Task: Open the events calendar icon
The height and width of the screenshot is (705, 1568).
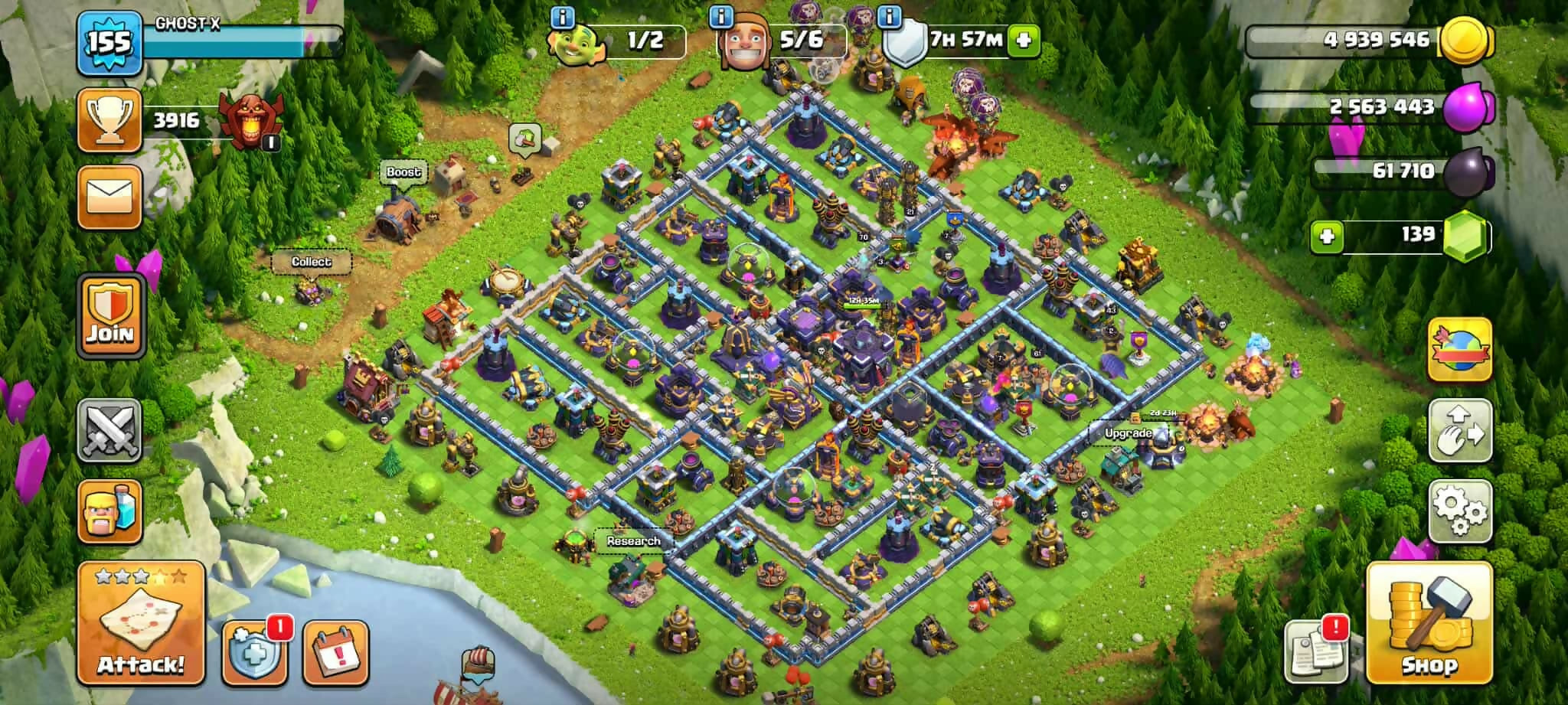Action: tap(335, 653)
